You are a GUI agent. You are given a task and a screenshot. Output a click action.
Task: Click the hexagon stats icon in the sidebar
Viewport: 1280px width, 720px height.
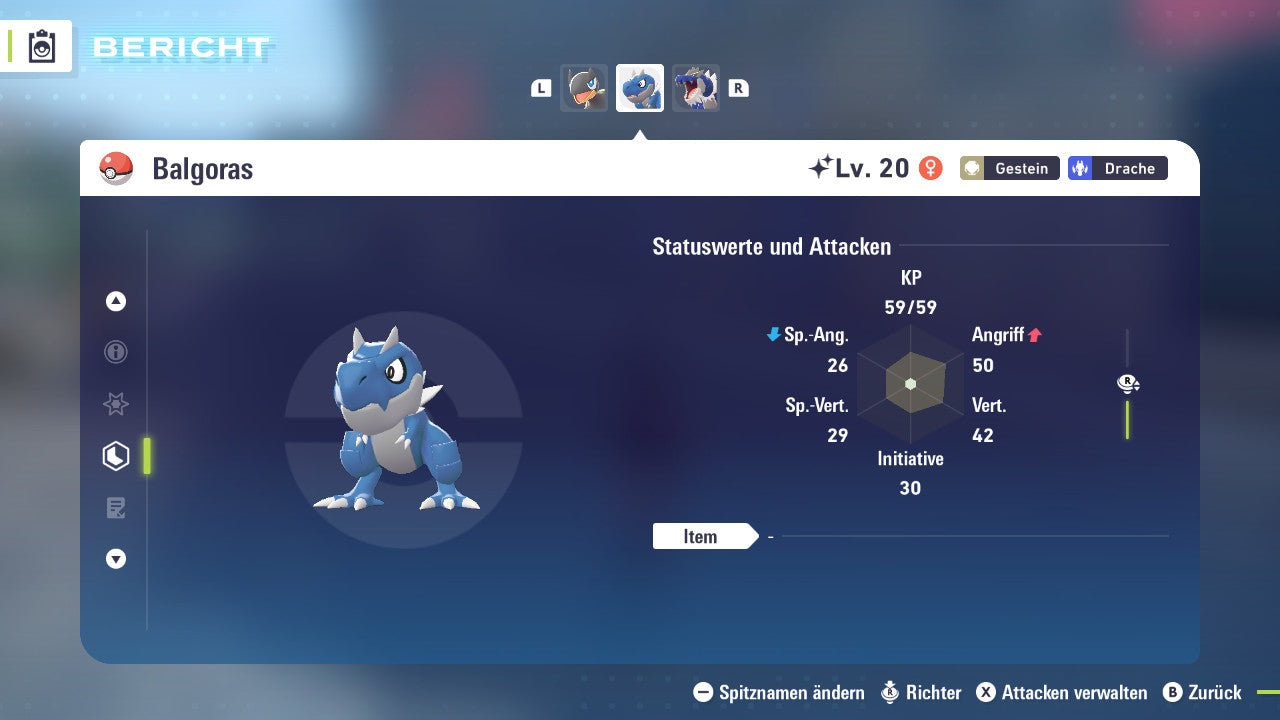115,456
